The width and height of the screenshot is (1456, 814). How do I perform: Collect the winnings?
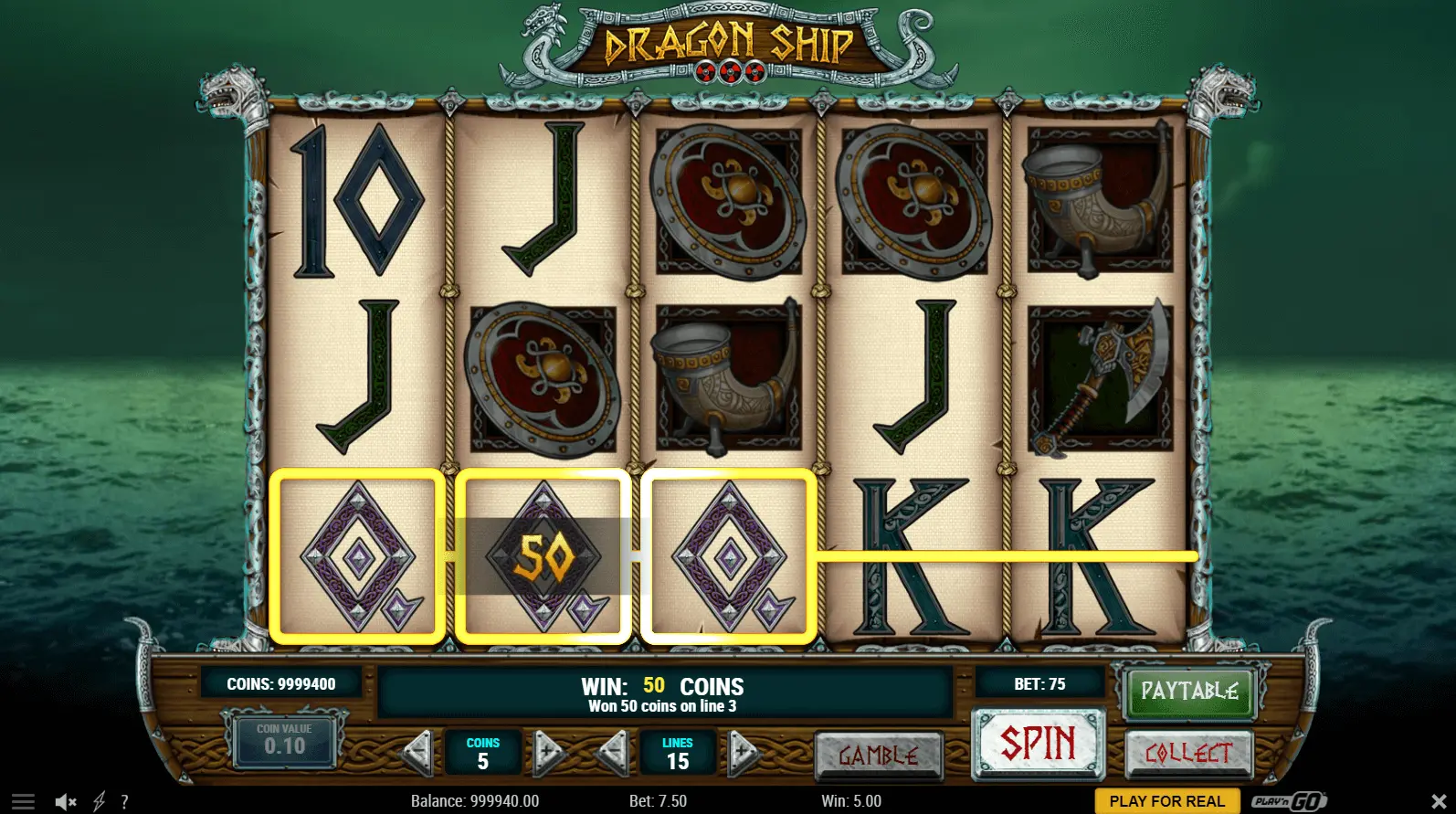pos(1188,754)
